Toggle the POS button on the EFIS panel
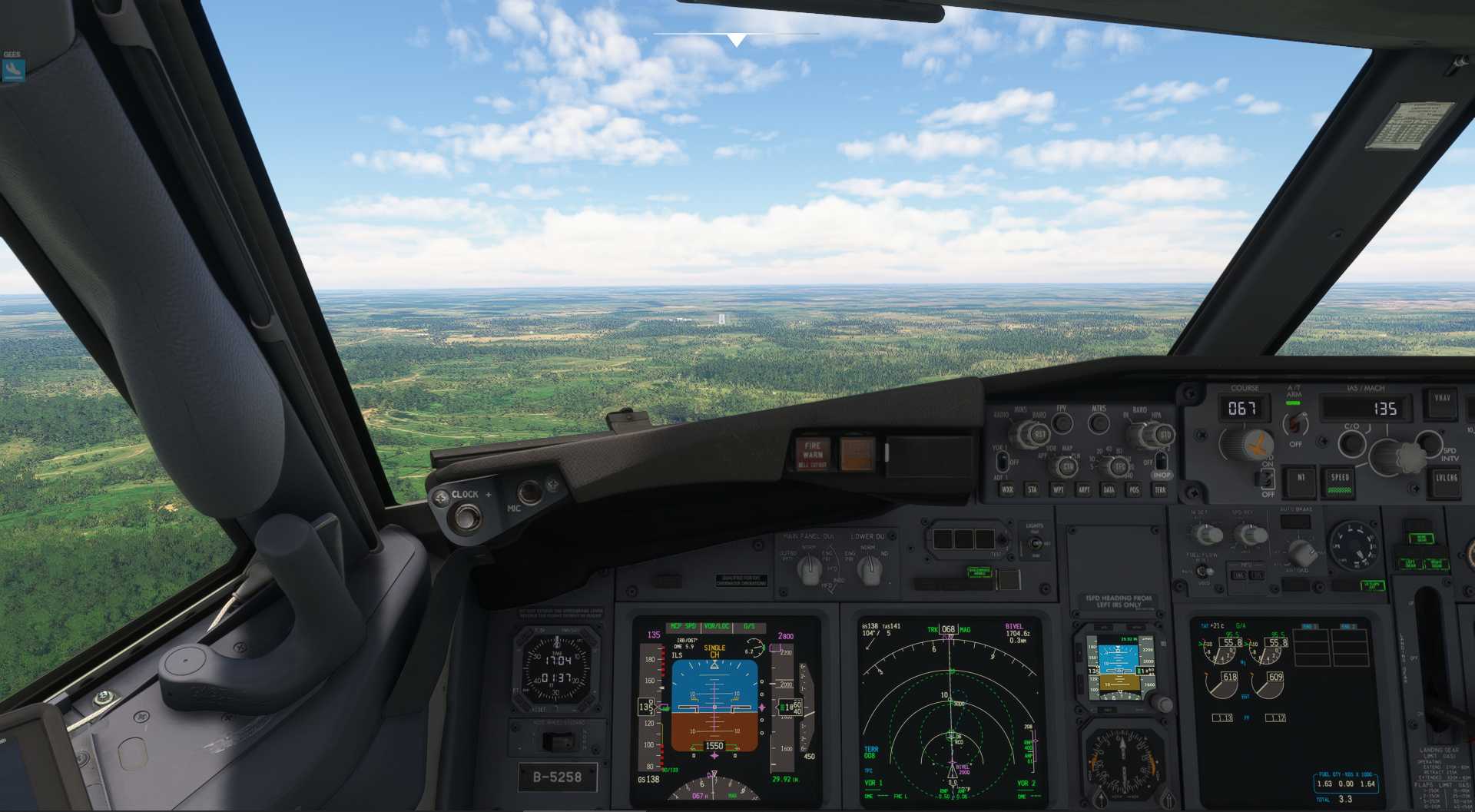The image size is (1475, 812). coord(1134,489)
